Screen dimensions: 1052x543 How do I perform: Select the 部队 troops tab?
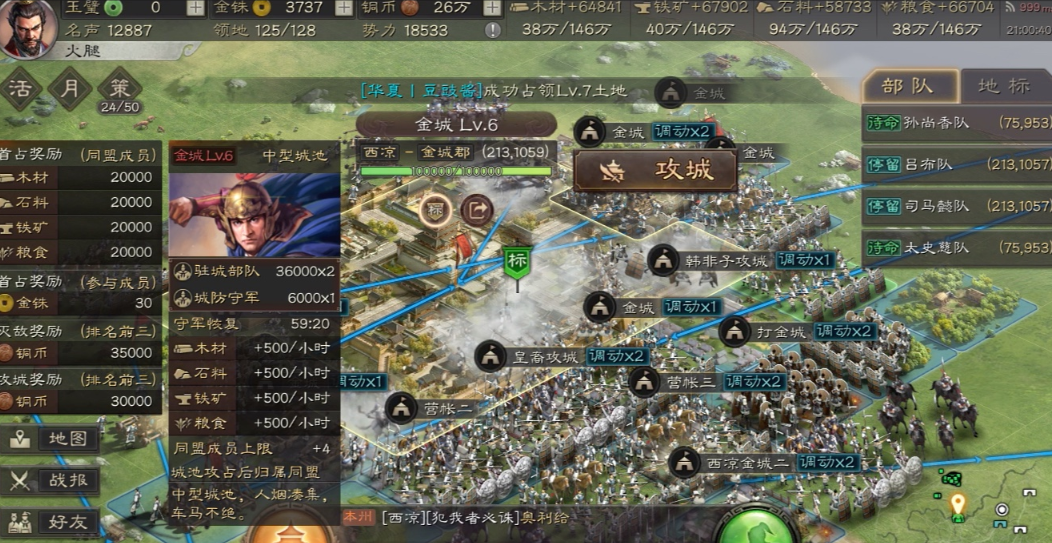[x=908, y=86]
